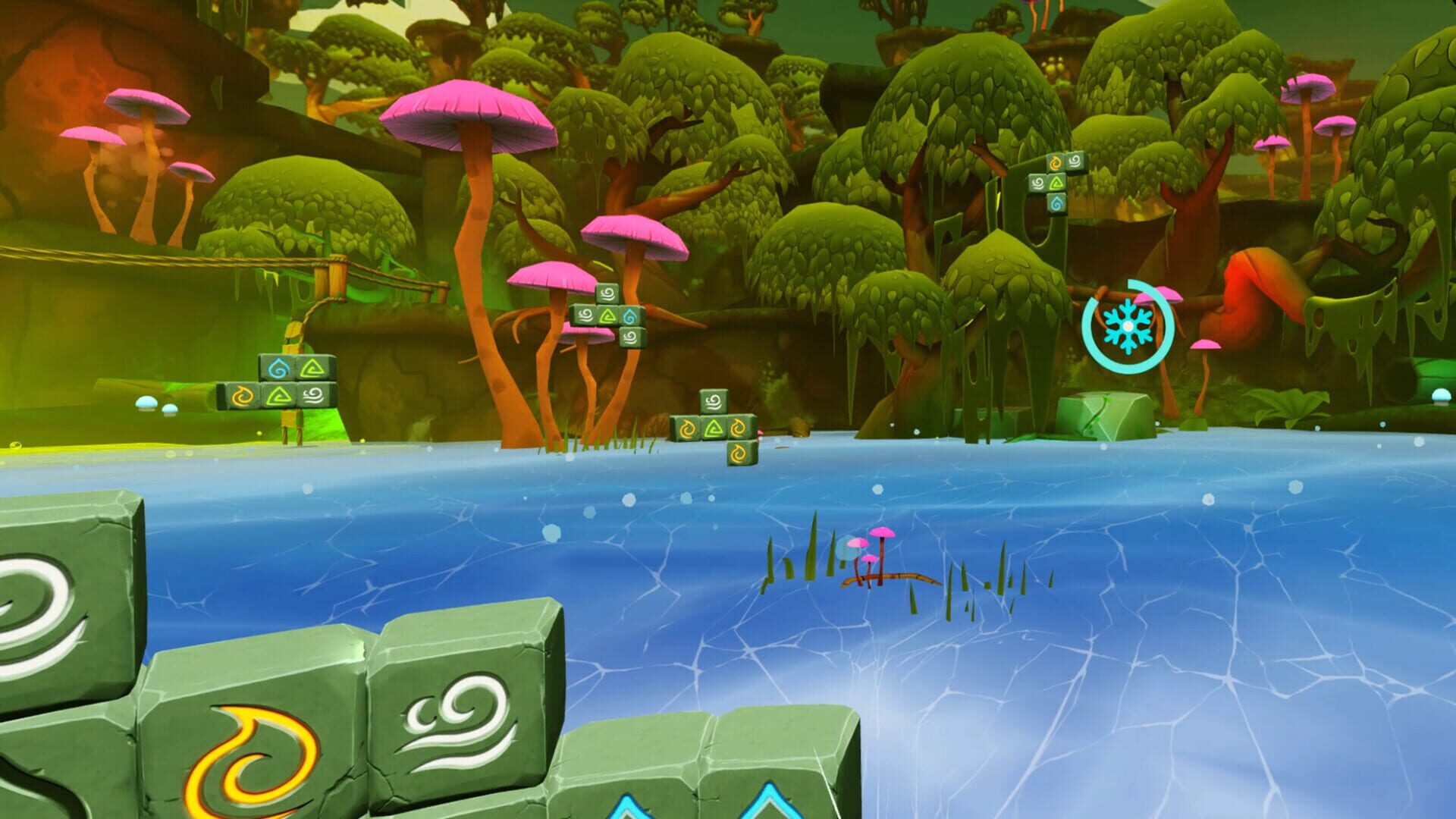Screen dimensions: 1456x819
Task: Click the wind swirl rune above the mushroom cap
Action: [x=607, y=294]
